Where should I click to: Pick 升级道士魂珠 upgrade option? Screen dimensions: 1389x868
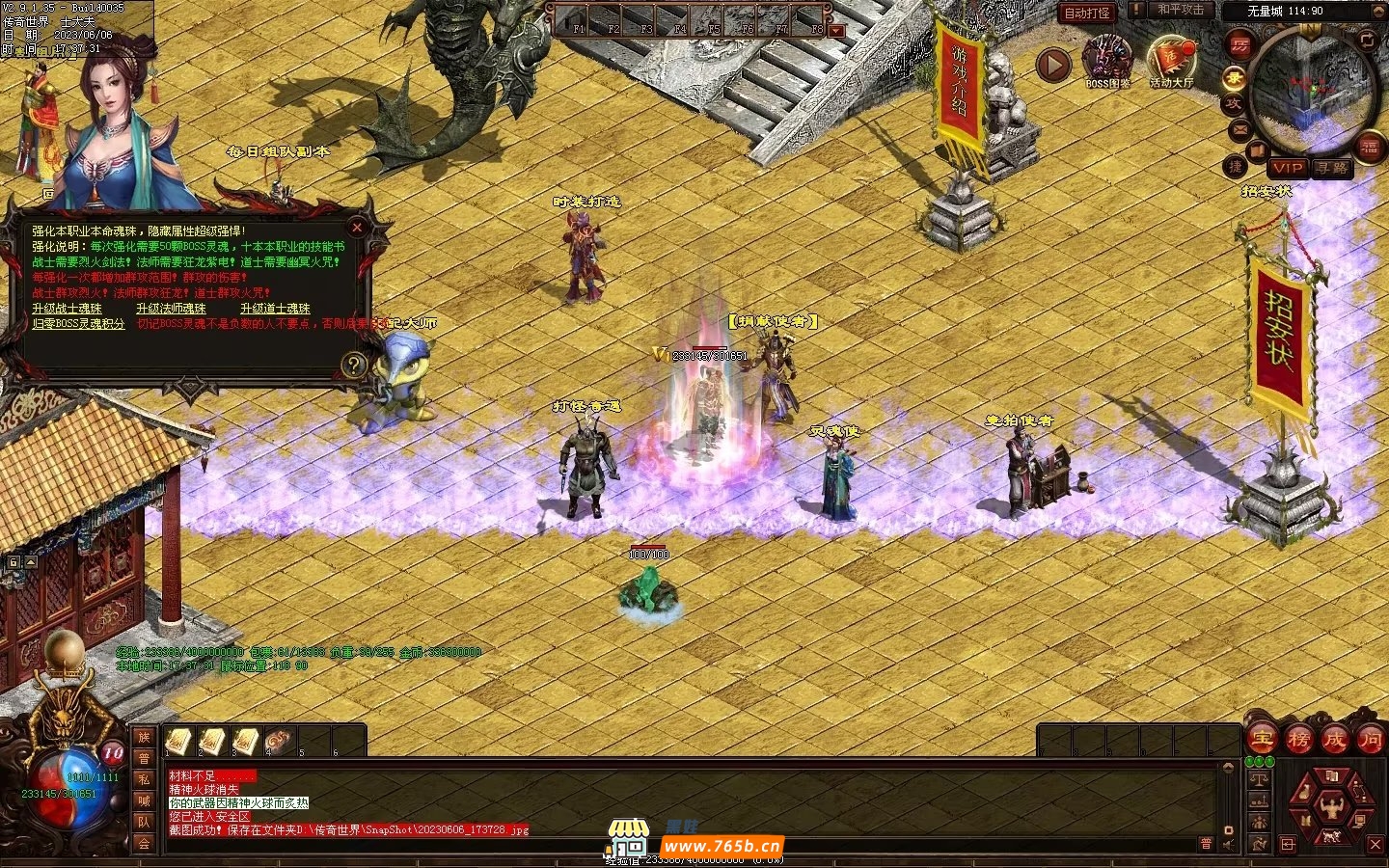click(x=275, y=309)
